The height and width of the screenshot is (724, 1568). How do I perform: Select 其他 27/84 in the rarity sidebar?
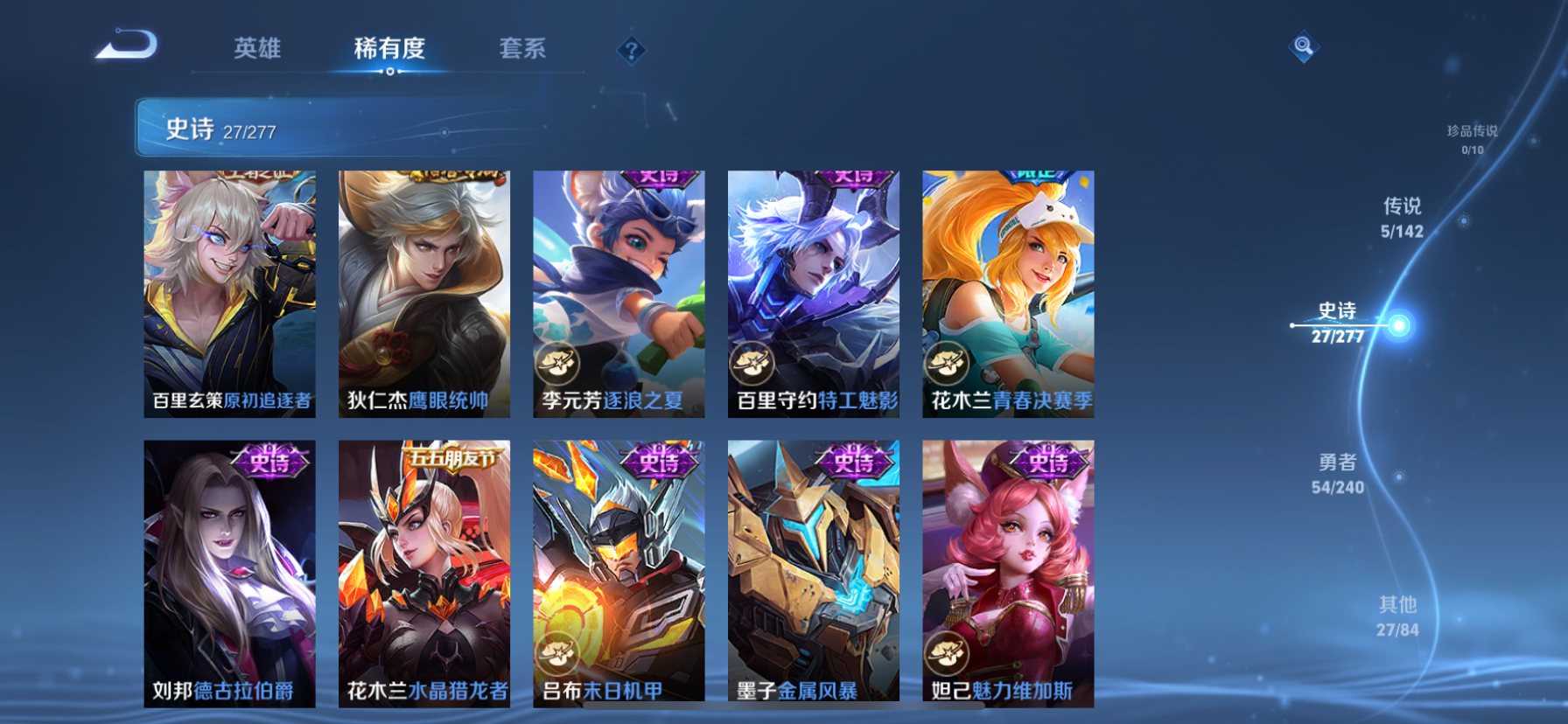coord(1398,616)
